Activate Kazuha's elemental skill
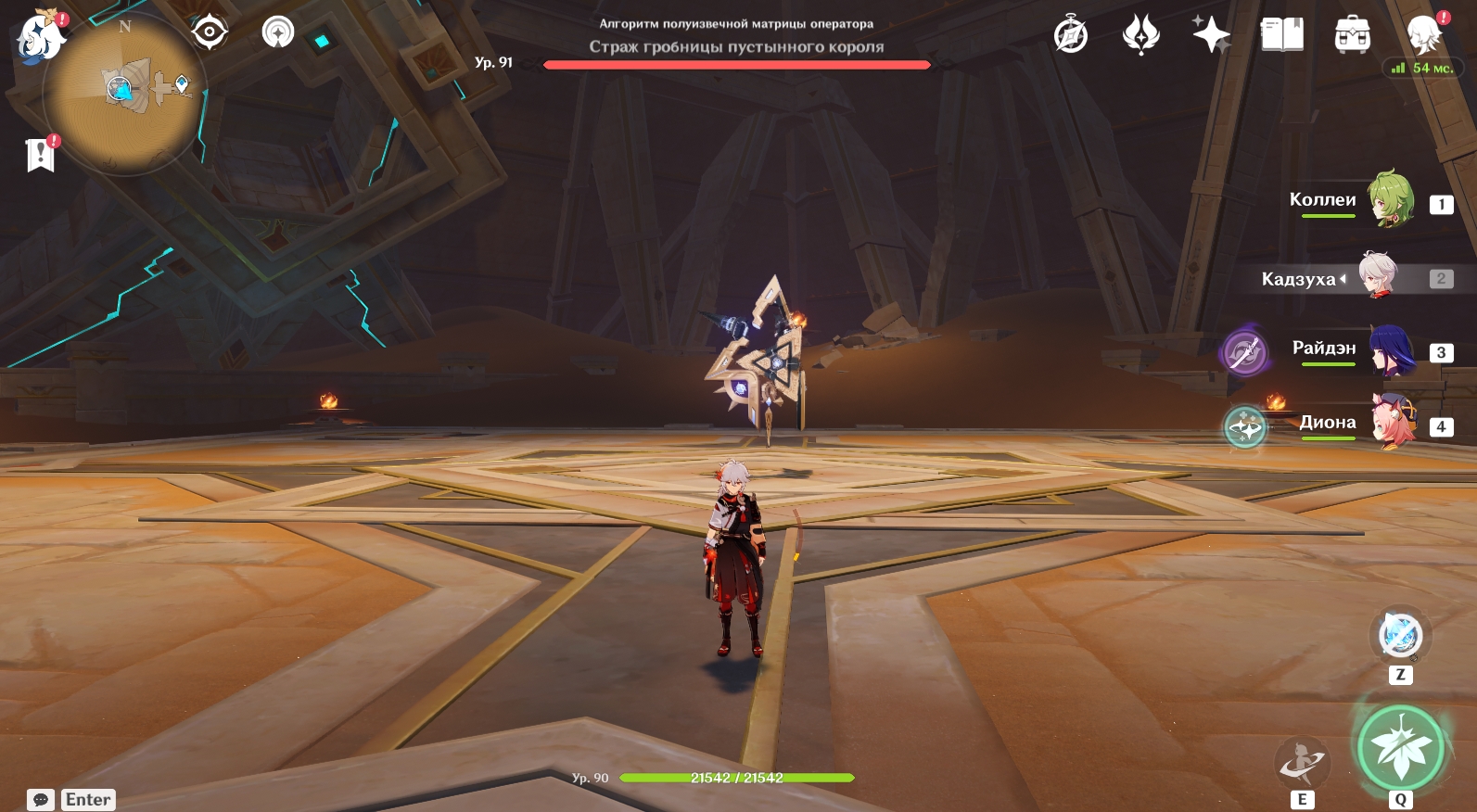The height and width of the screenshot is (812, 1477). tap(1302, 763)
